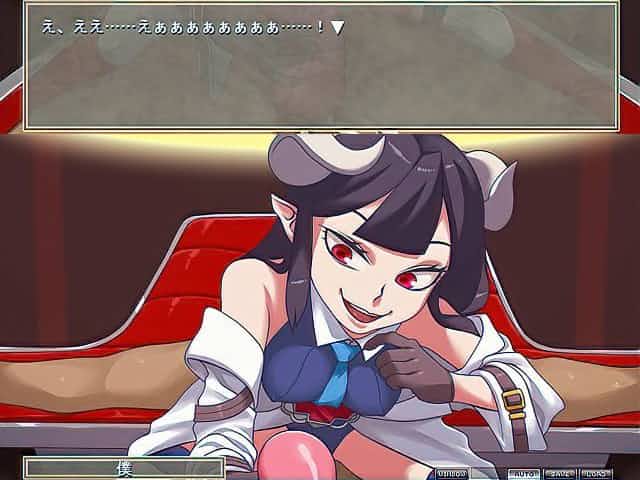The width and height of the screenshot is (640, 480).
Task: Open the LOAD menu
Action: tap(596, 473)
